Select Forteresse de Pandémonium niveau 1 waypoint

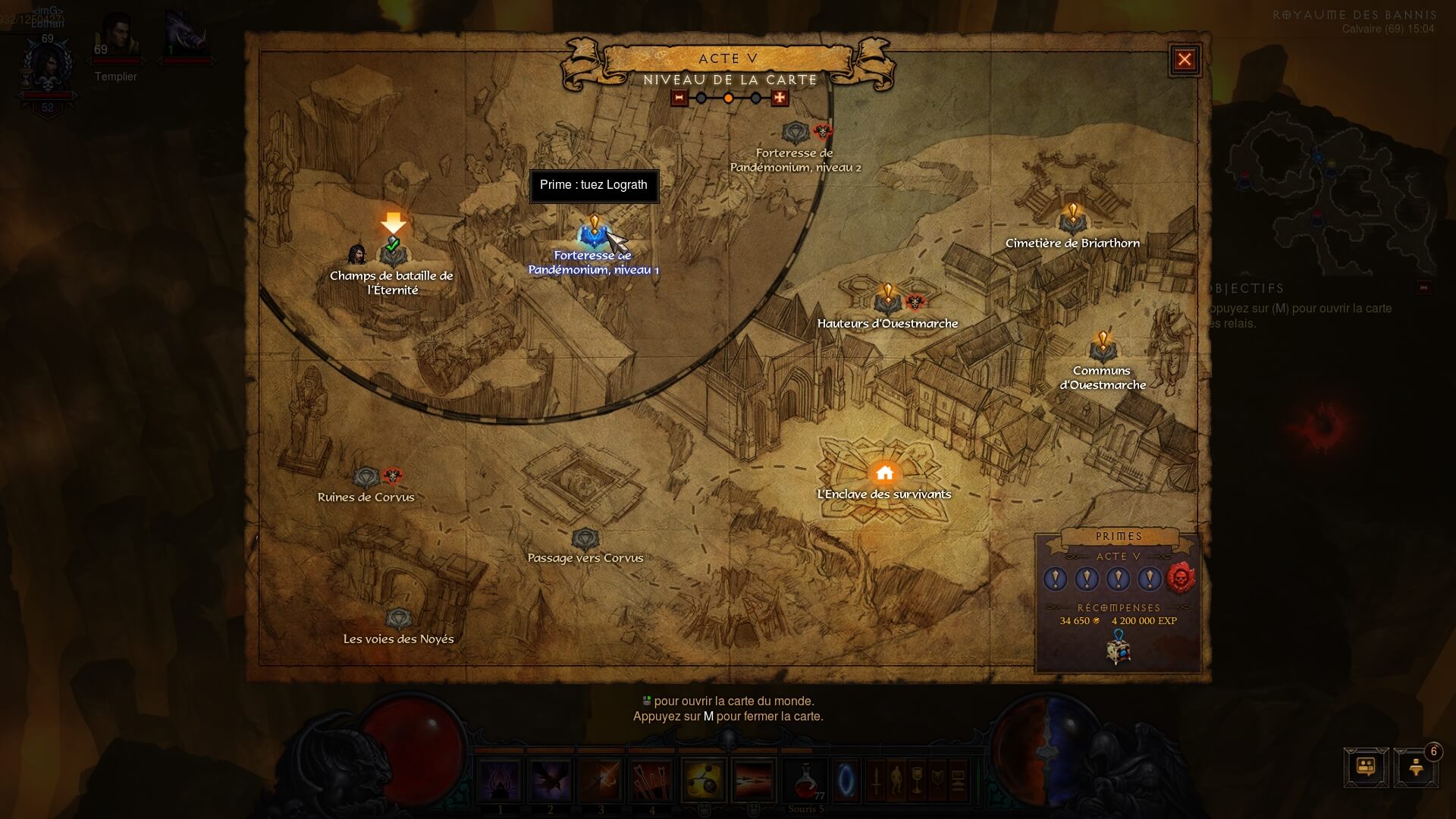594,237
